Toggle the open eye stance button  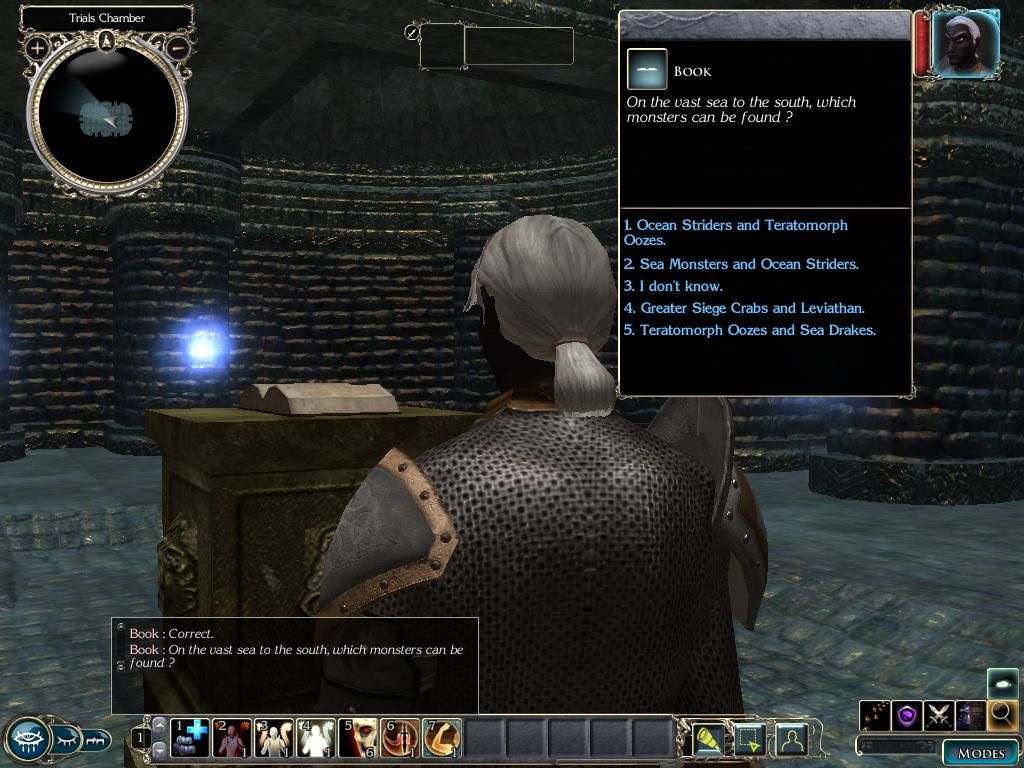[27, 740]
